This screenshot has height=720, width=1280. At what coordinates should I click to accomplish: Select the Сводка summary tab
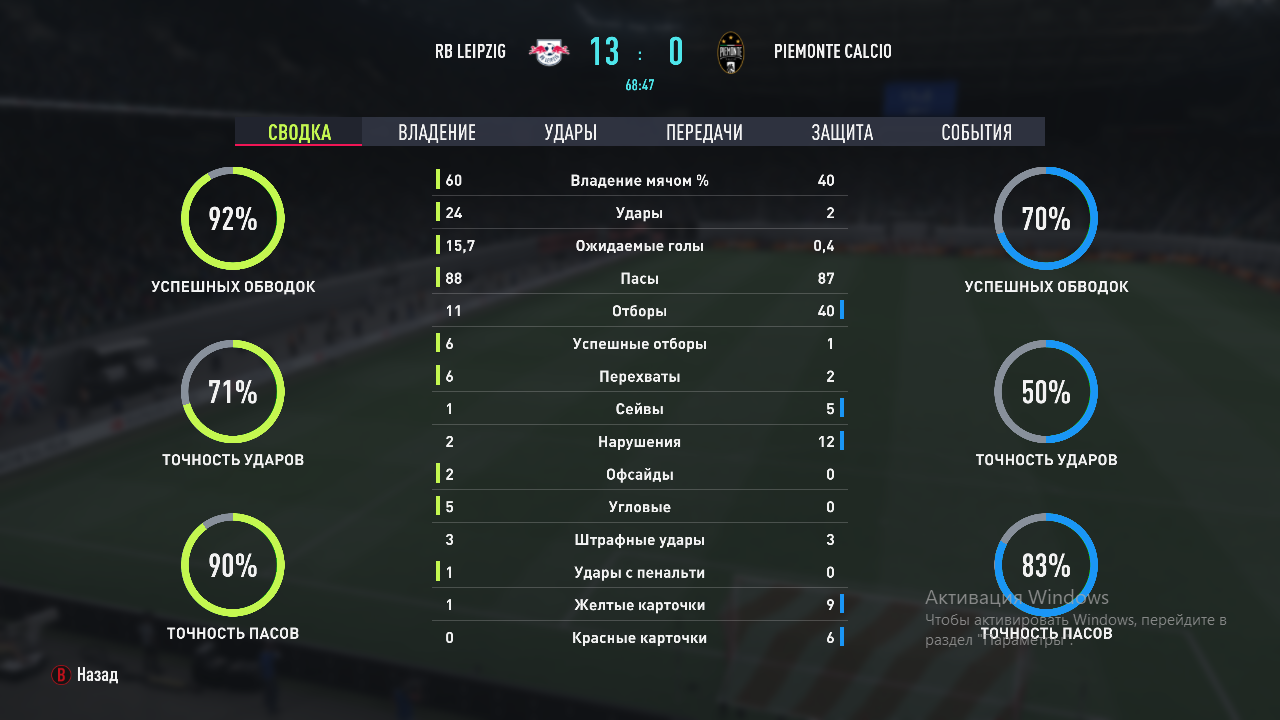[299, 132]
